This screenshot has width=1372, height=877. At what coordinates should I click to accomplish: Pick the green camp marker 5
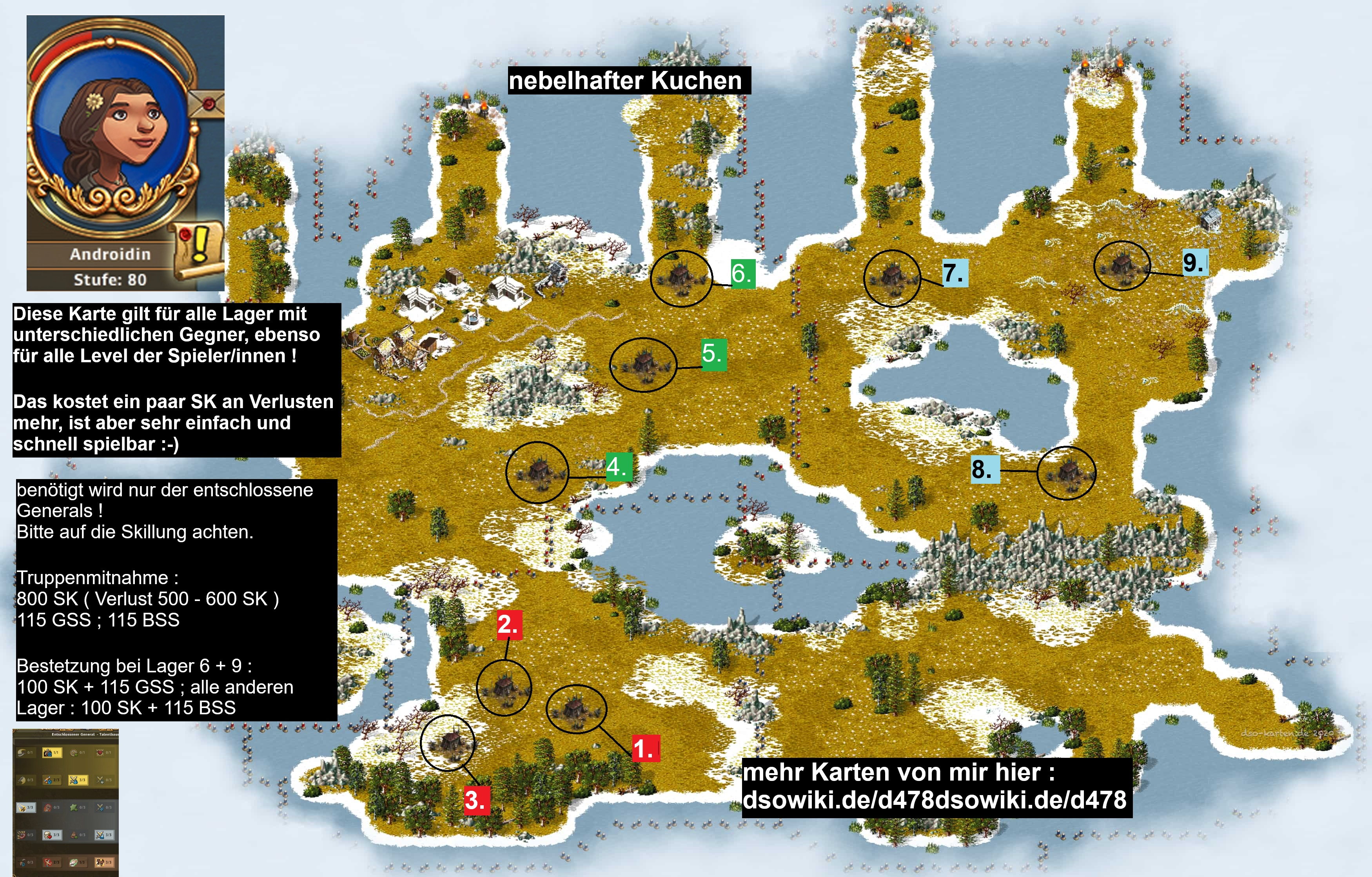pyautogui.click(x=713, y=353)
